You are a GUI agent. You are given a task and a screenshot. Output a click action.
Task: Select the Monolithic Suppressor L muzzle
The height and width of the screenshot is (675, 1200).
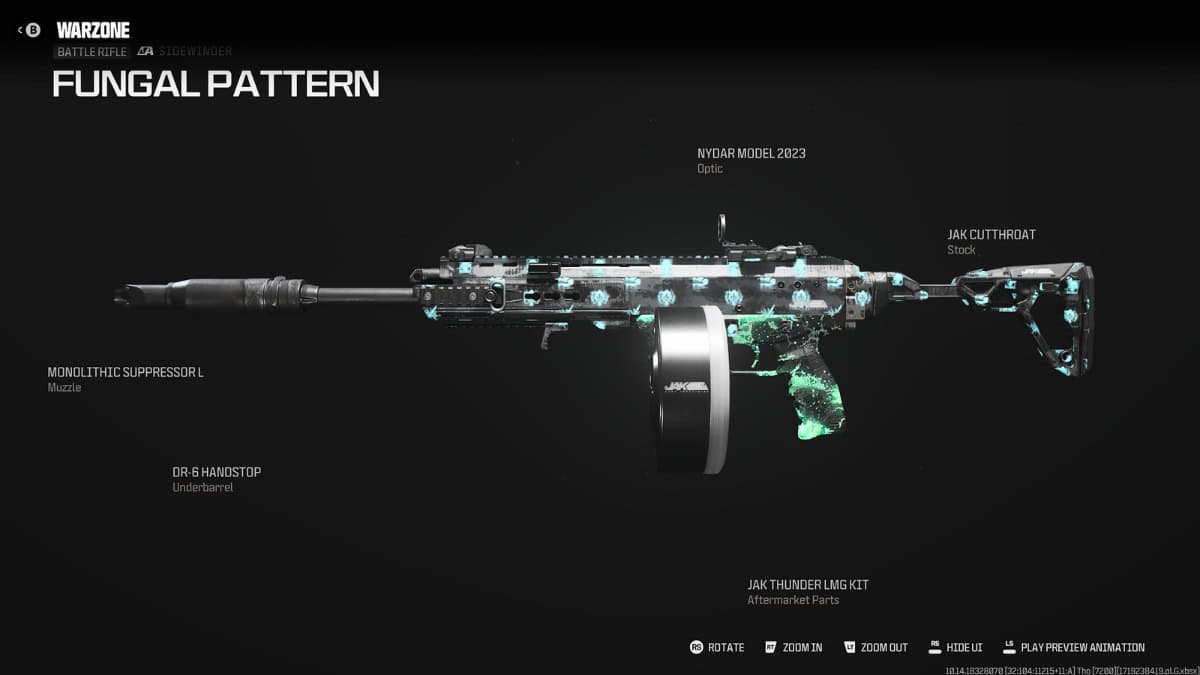(126, 372)
